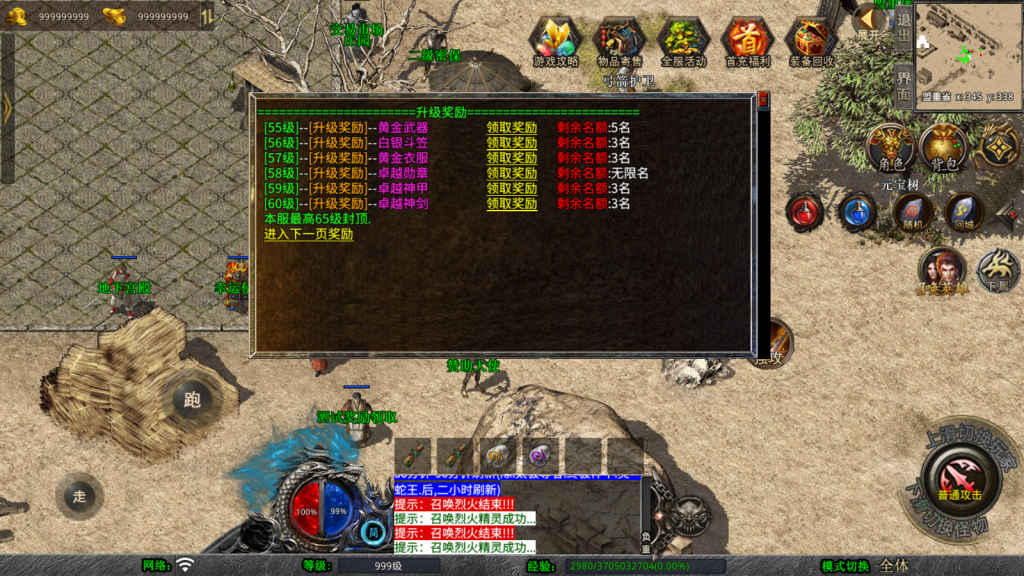The image size is (1024, 576).
Task: Go to the next page of rewards
Action: [x=308, y=234]
